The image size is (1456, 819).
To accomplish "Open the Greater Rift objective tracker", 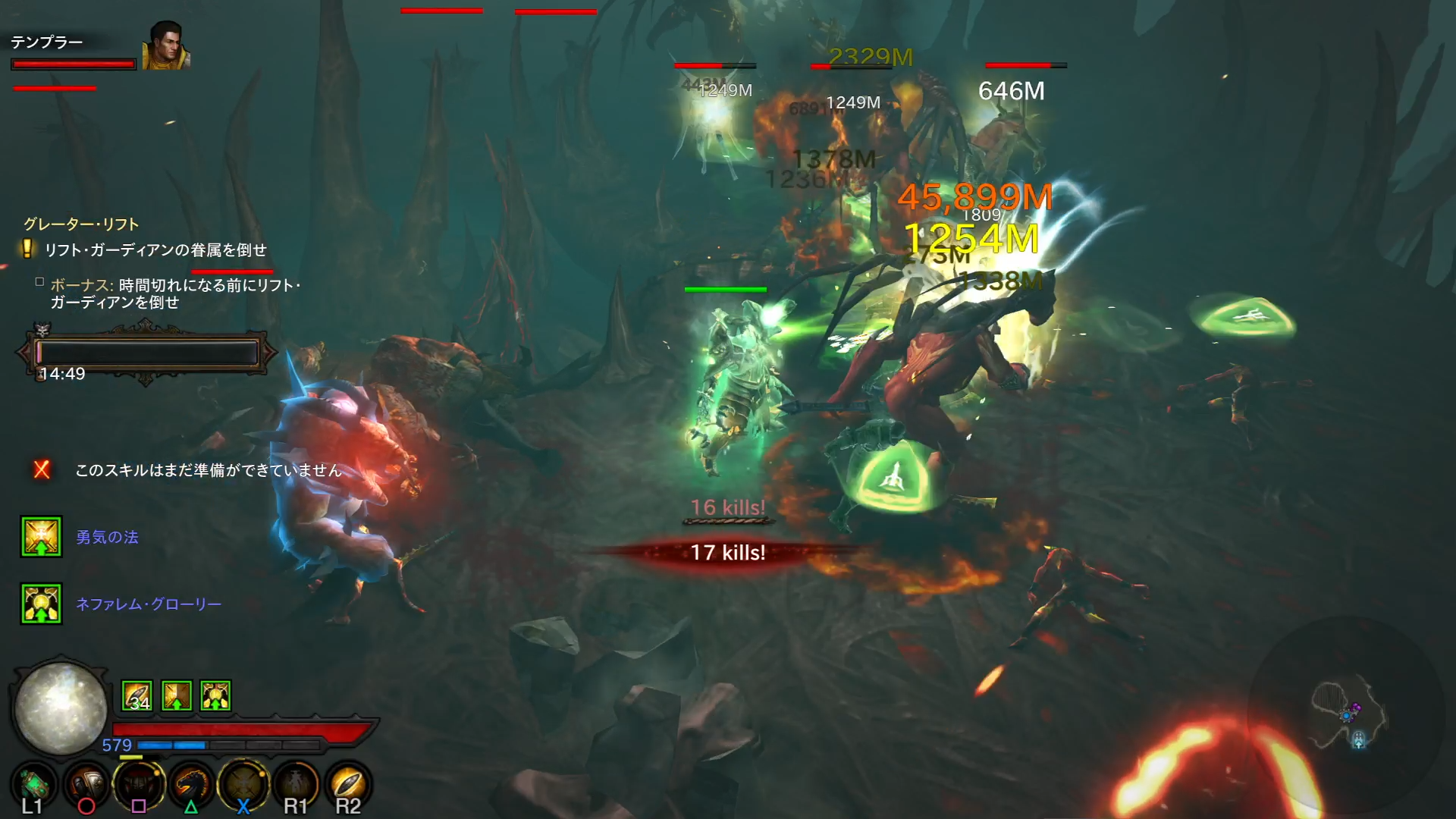I will 81,224.
